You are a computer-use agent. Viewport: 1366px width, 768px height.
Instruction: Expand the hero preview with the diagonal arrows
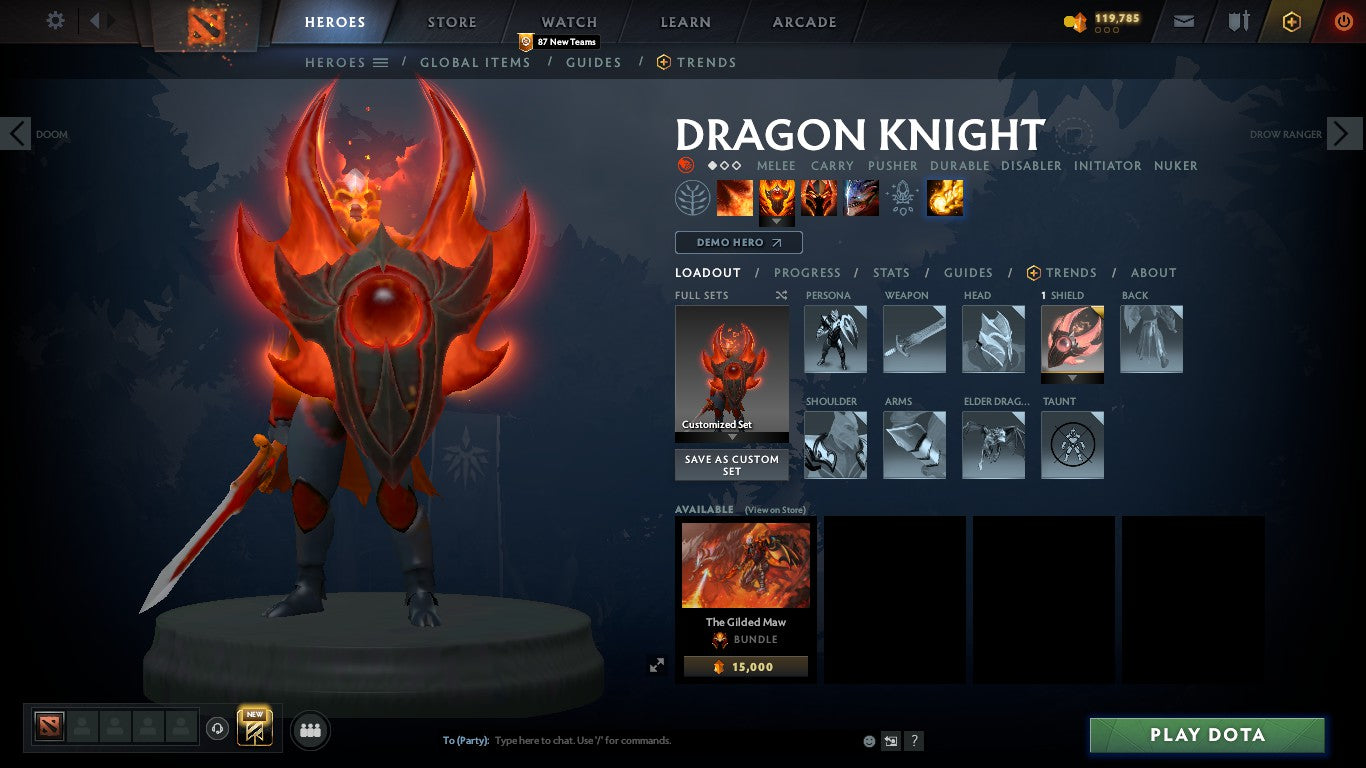point(657,663)
